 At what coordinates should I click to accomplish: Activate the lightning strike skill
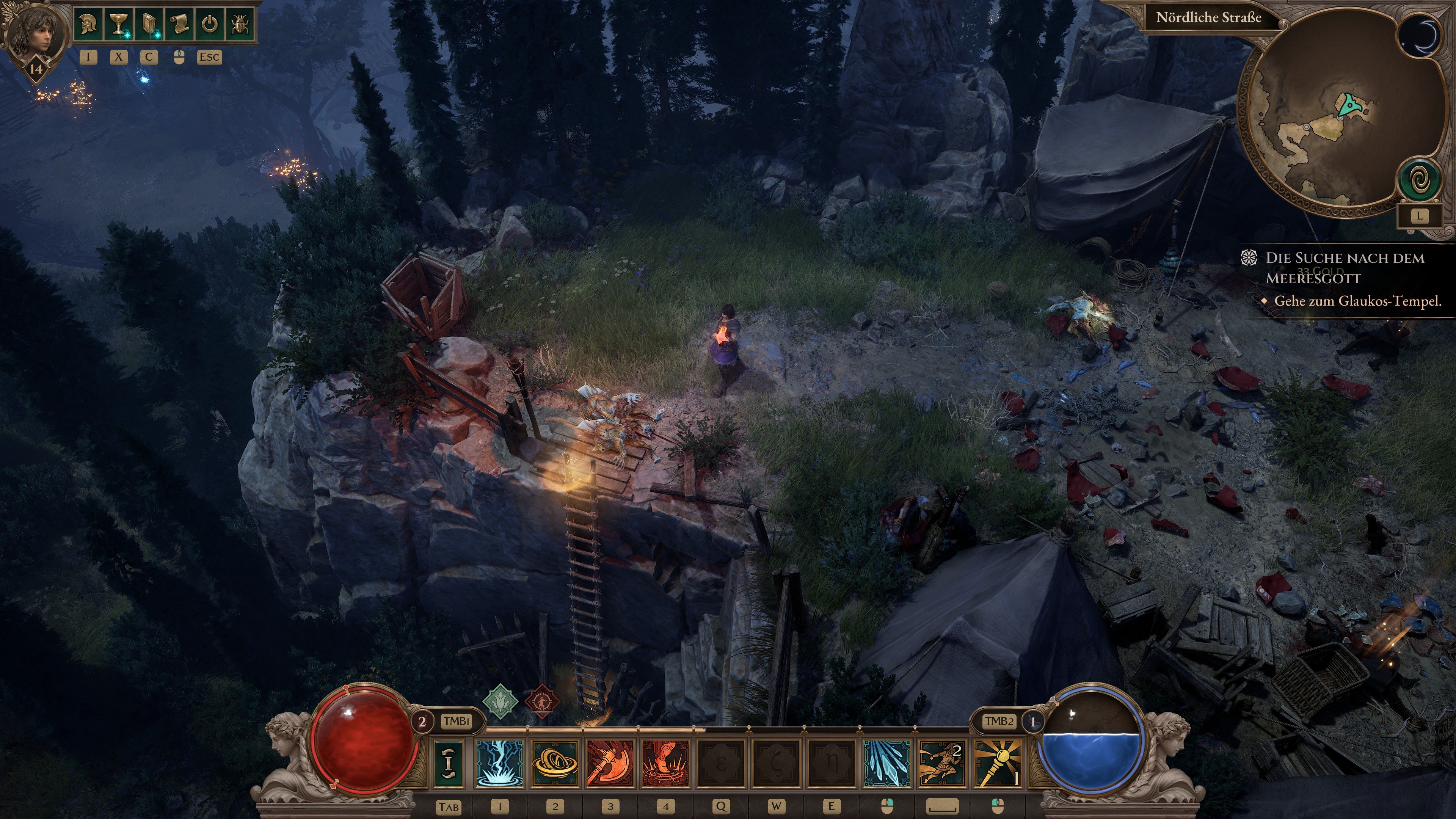500,763
